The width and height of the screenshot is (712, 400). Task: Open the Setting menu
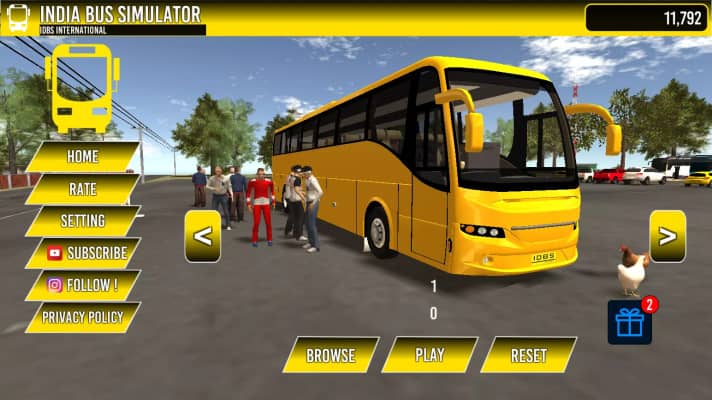(x=82, y=221)
